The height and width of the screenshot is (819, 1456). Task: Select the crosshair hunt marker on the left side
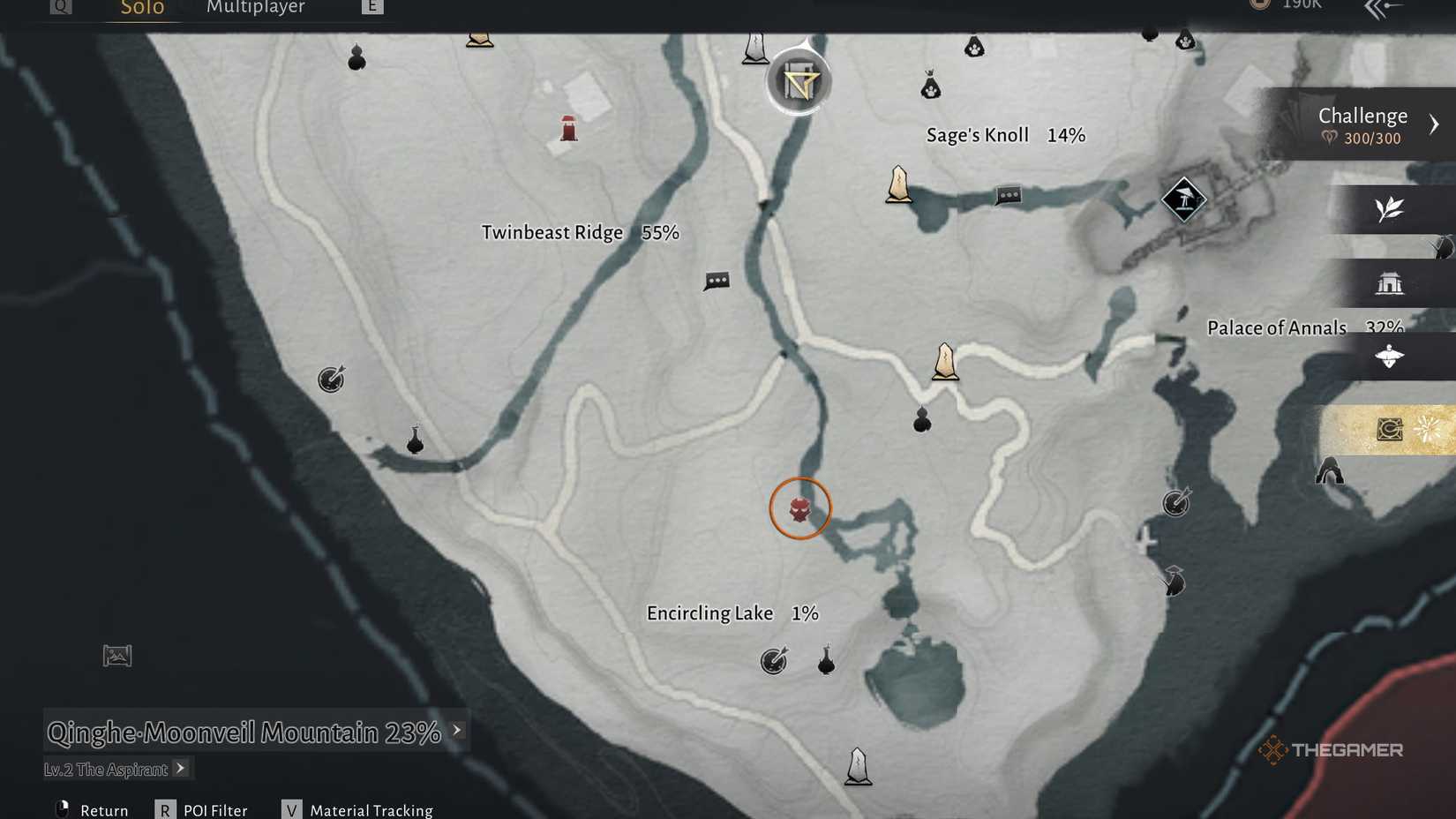point(330,379)
